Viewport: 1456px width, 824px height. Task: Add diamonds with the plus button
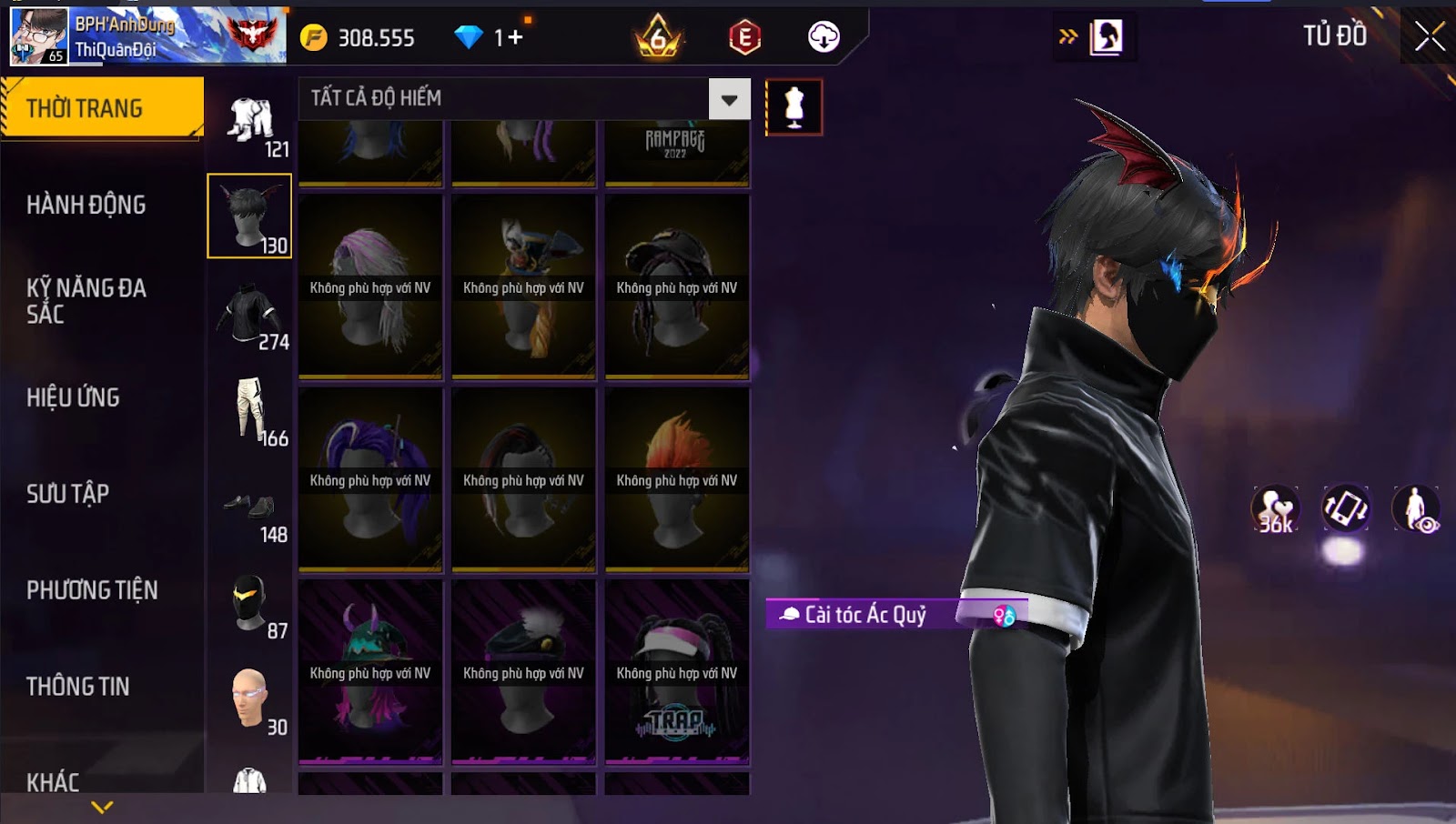coord(516,37)
